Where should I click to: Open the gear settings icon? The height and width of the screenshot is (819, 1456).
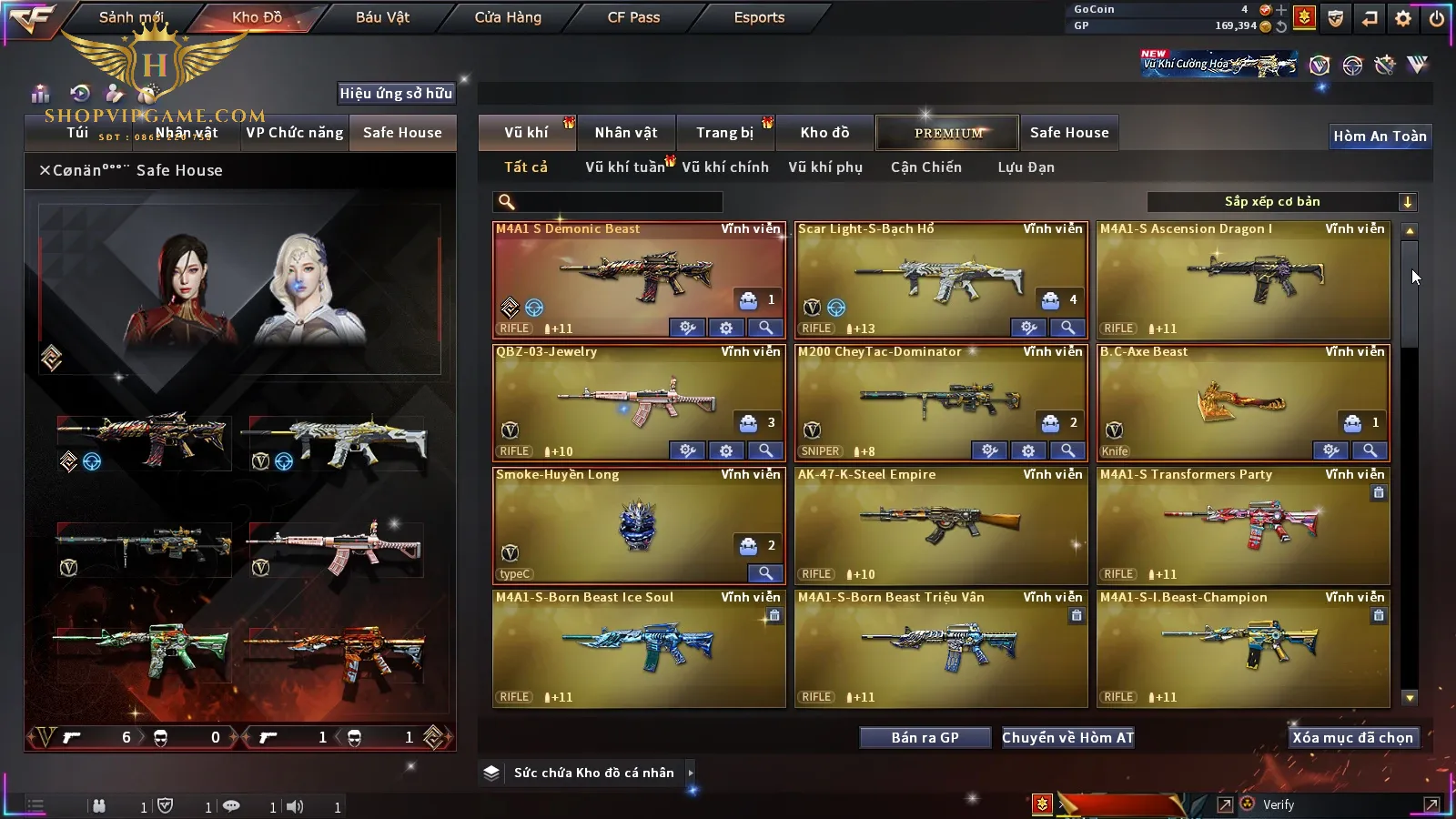coord(1403,18)
